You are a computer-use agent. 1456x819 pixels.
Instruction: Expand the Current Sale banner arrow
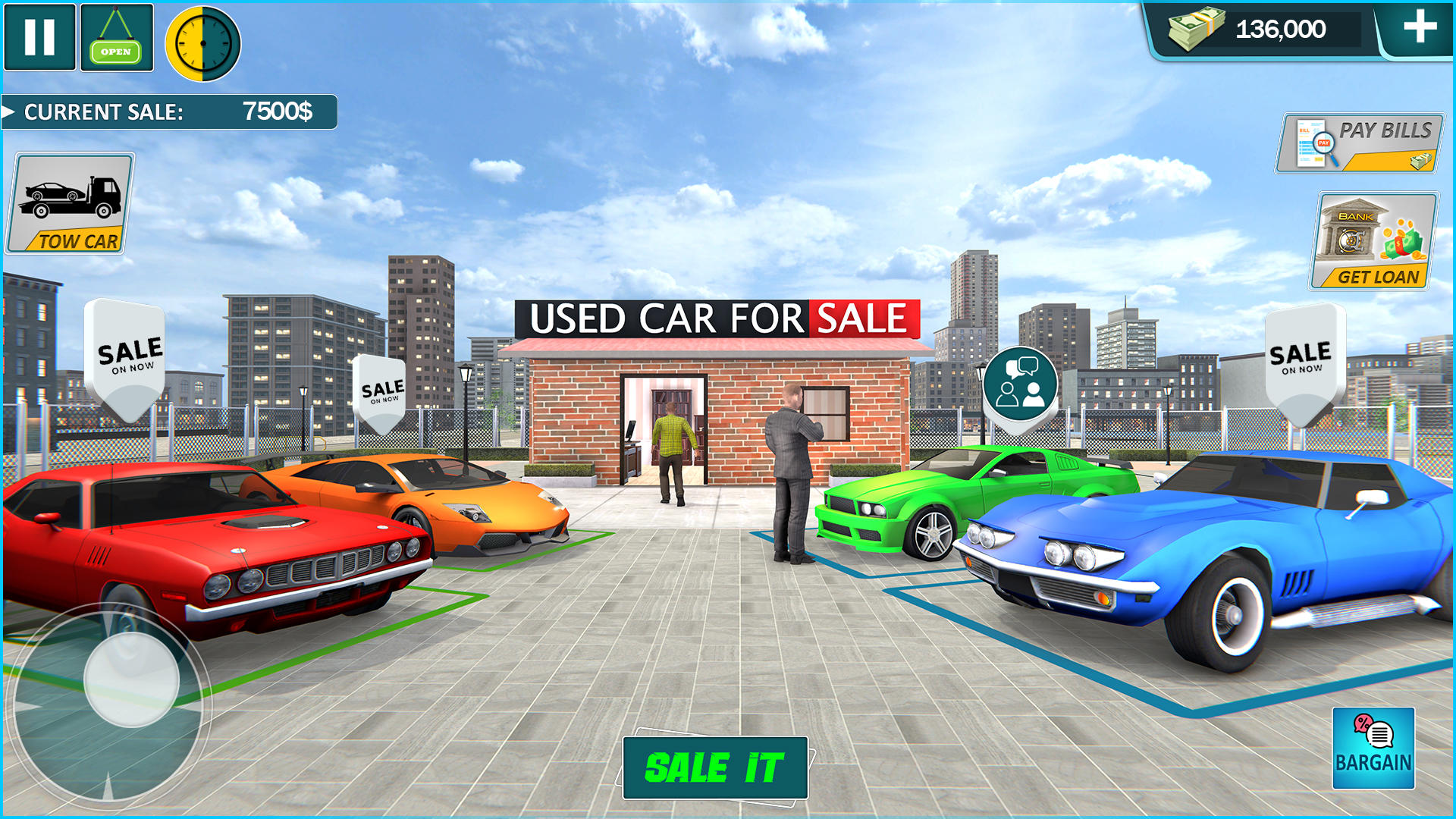point(11,112)
